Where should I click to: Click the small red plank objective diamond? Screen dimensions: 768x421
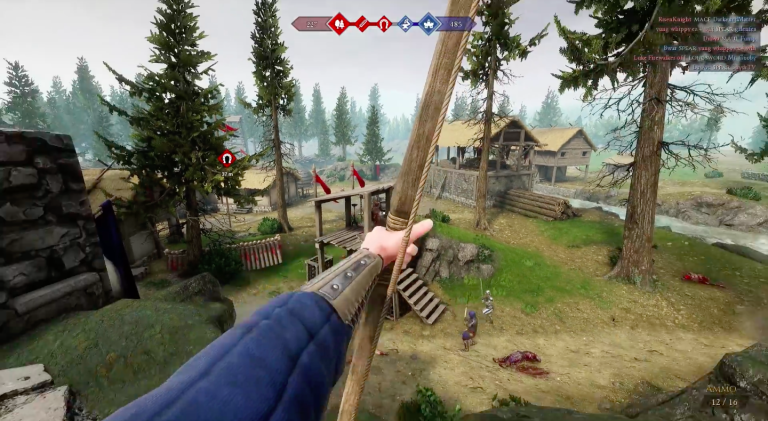click(362, 23)
